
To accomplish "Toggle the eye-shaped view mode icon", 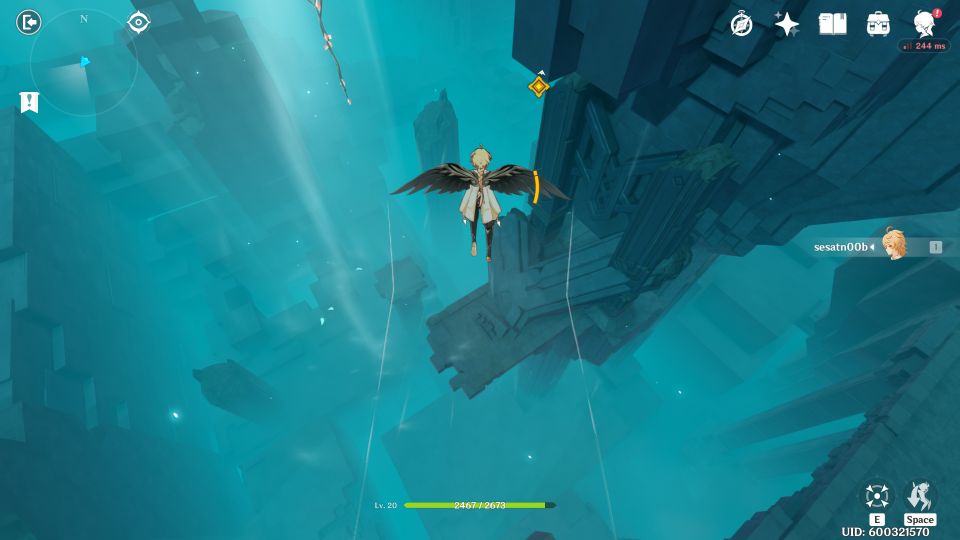I will click(x=138, y=22).
